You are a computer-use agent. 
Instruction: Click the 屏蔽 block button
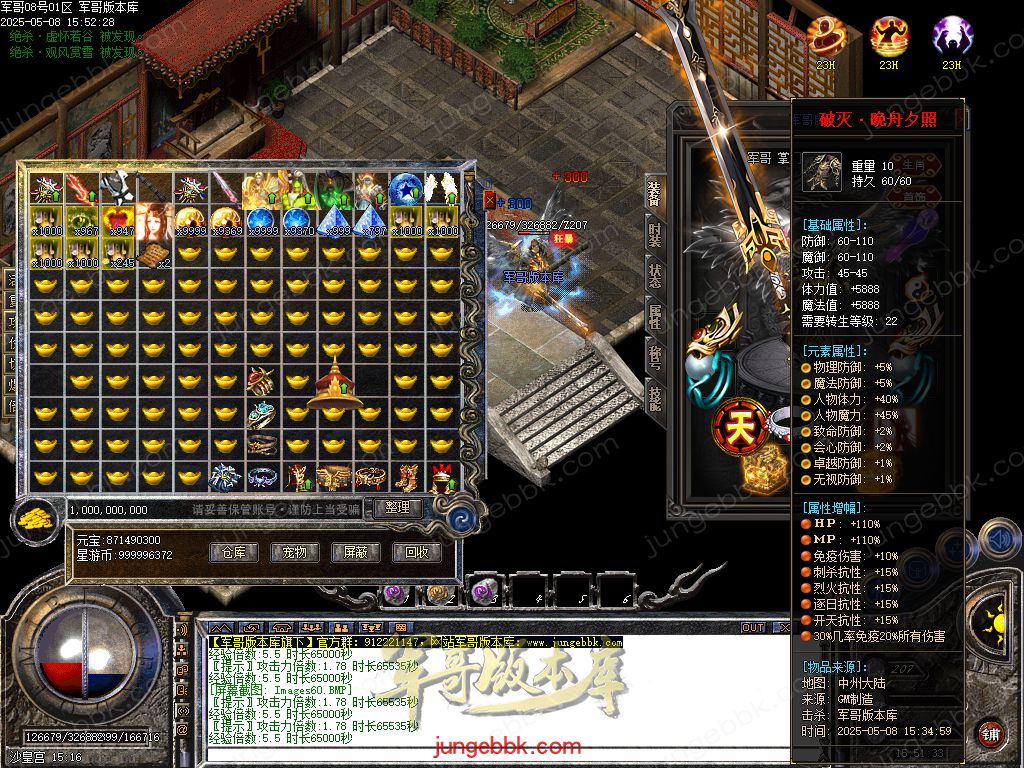click(355, 552)
